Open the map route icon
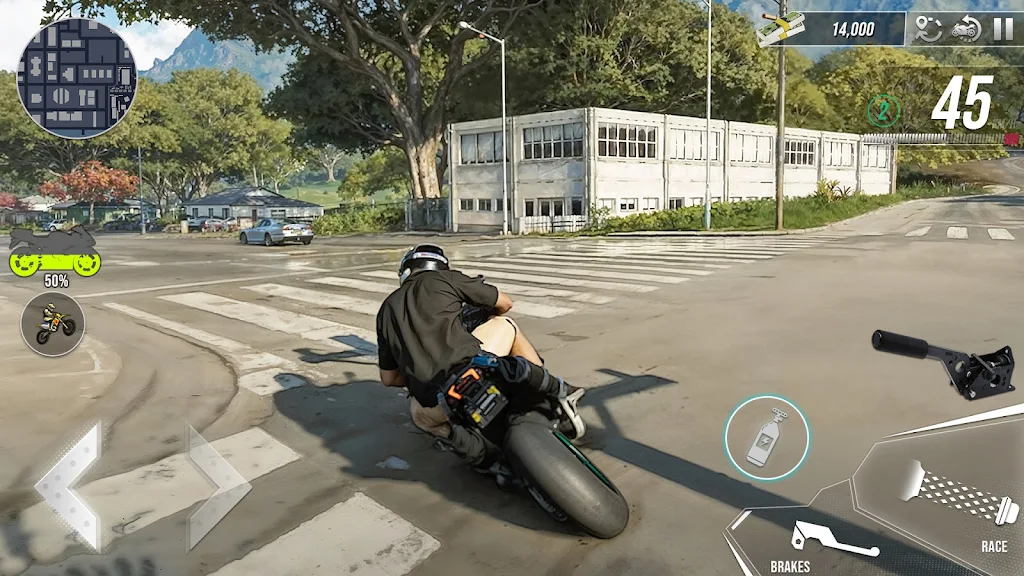1024x576 pixels. point(929,29)
